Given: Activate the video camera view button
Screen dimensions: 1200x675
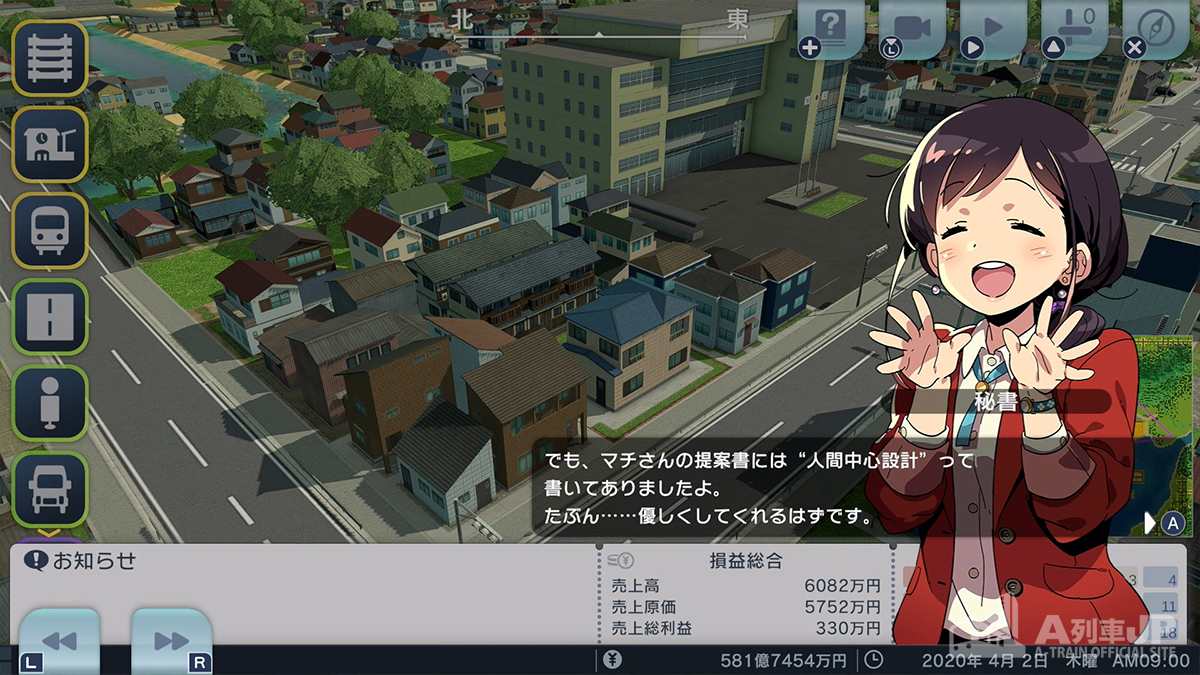Looking at the screenshot, I should 913,28.
